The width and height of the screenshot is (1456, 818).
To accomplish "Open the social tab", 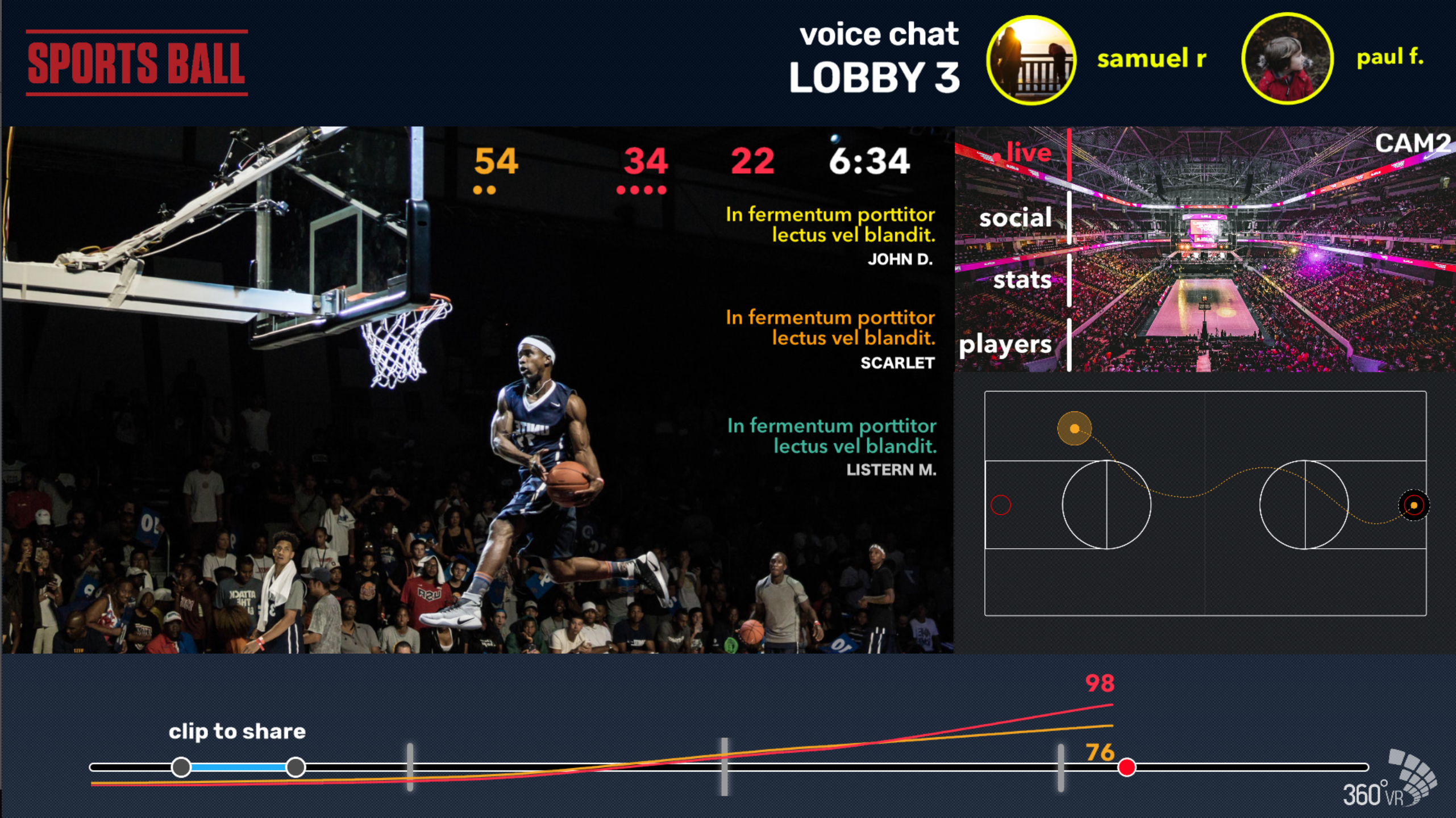I will tap(1015, 218).
